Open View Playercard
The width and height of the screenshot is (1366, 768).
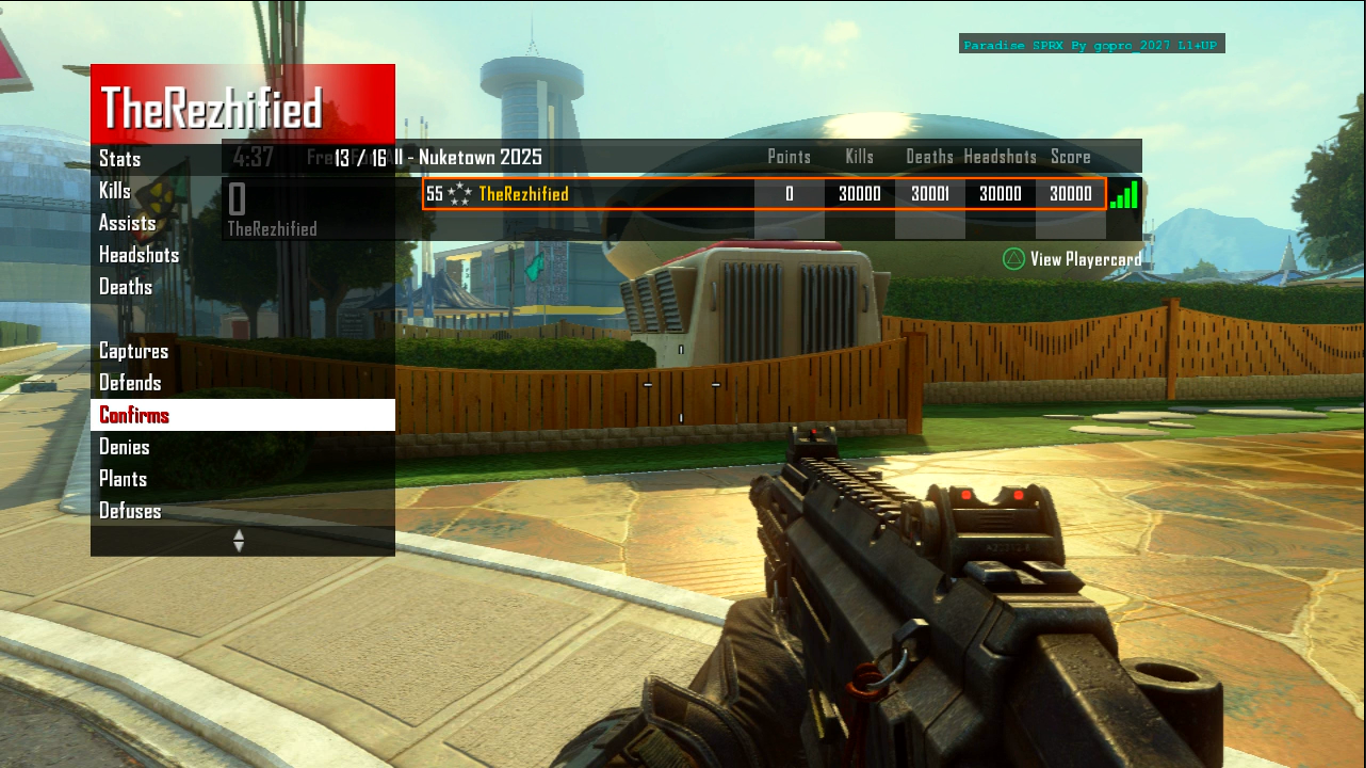pos(1071,259)
